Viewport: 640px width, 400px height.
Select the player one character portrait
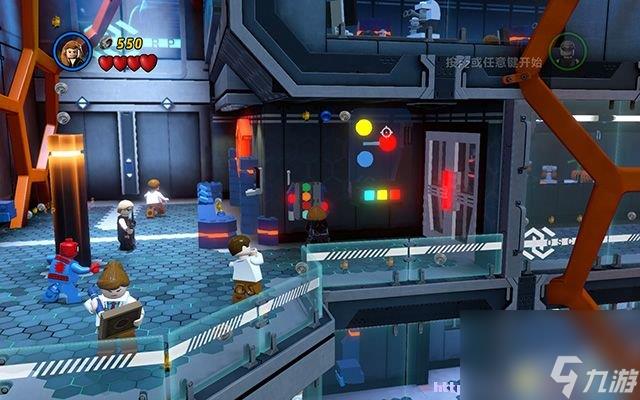click(x=73, y=50)
